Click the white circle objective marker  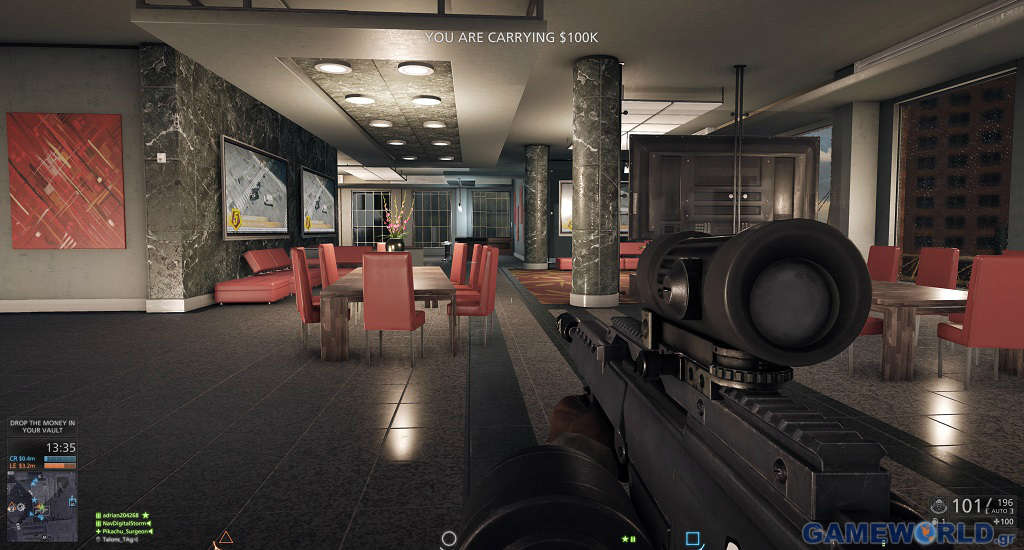click(449, 538)
